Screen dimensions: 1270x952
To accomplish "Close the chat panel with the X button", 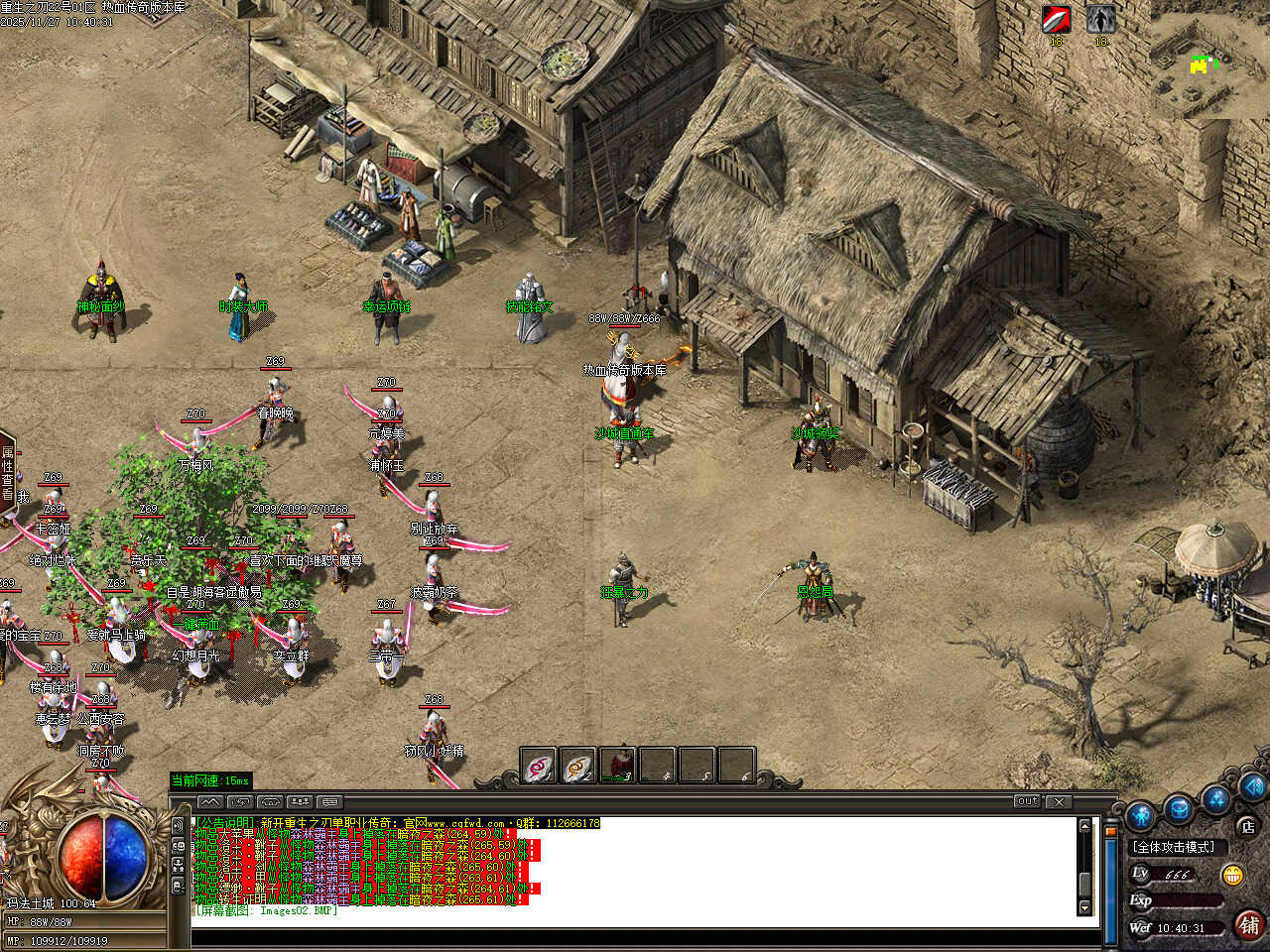I will click(x=1059, y=801).
